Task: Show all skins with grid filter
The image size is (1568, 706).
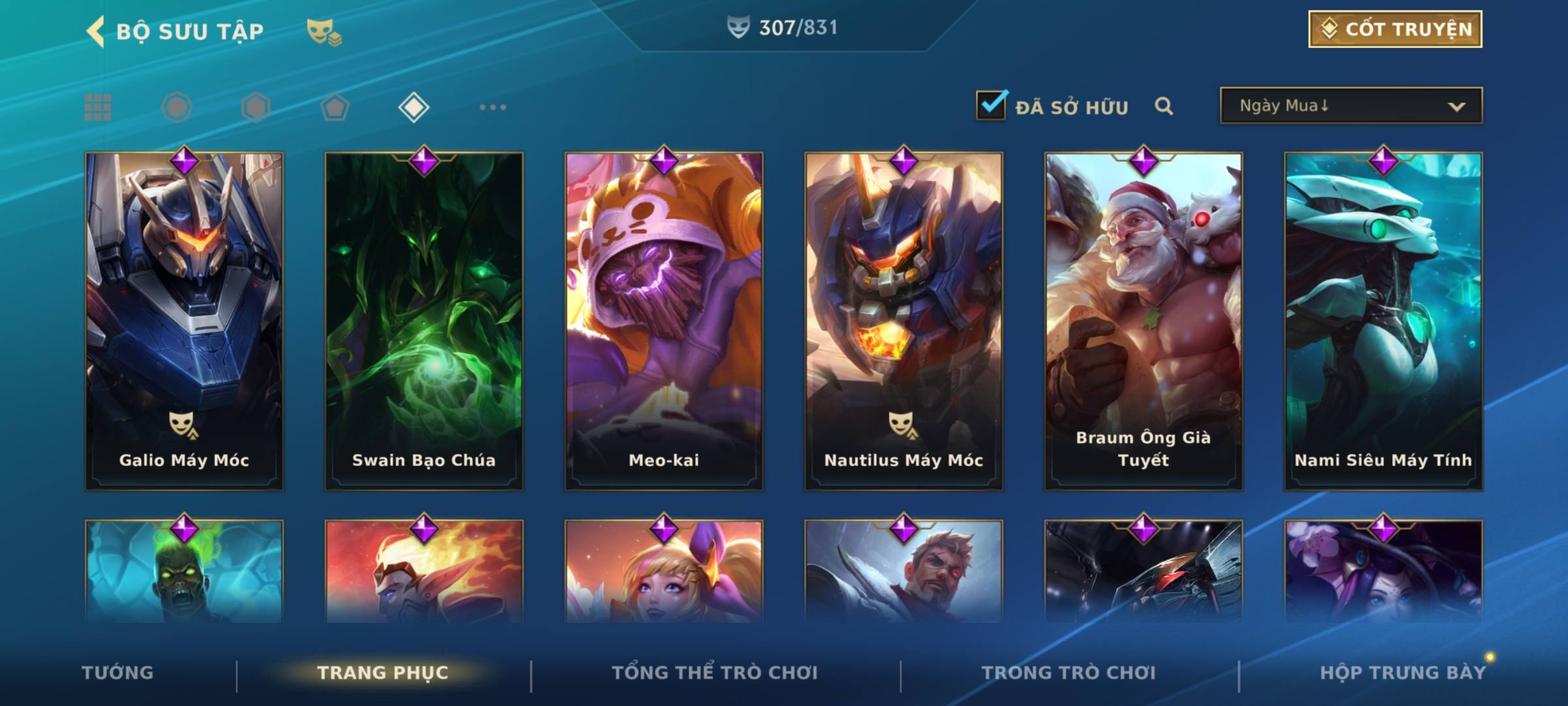Action: pyautogui.click(x=98, y=107)
